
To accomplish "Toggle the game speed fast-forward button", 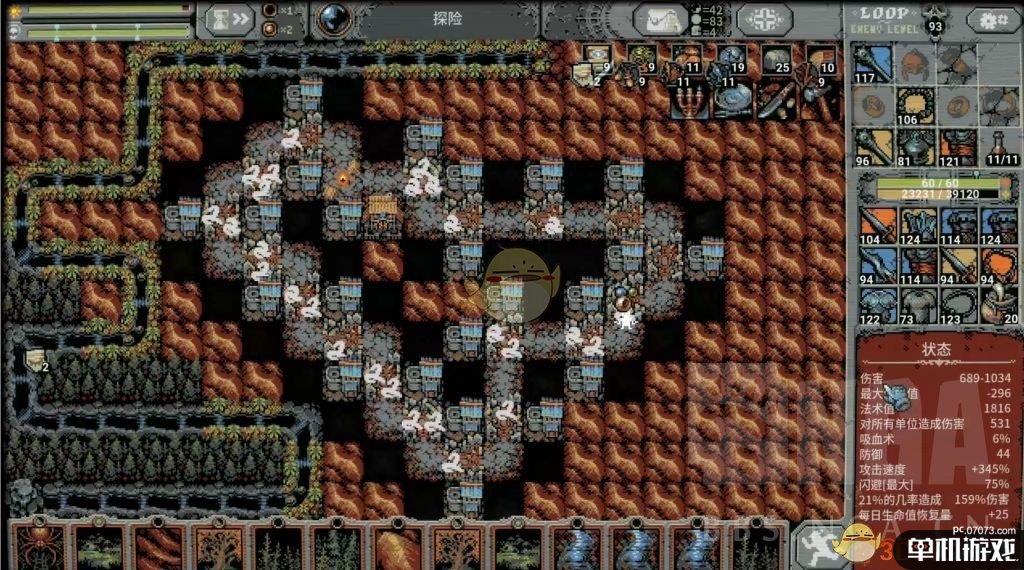I will point(228,18).
